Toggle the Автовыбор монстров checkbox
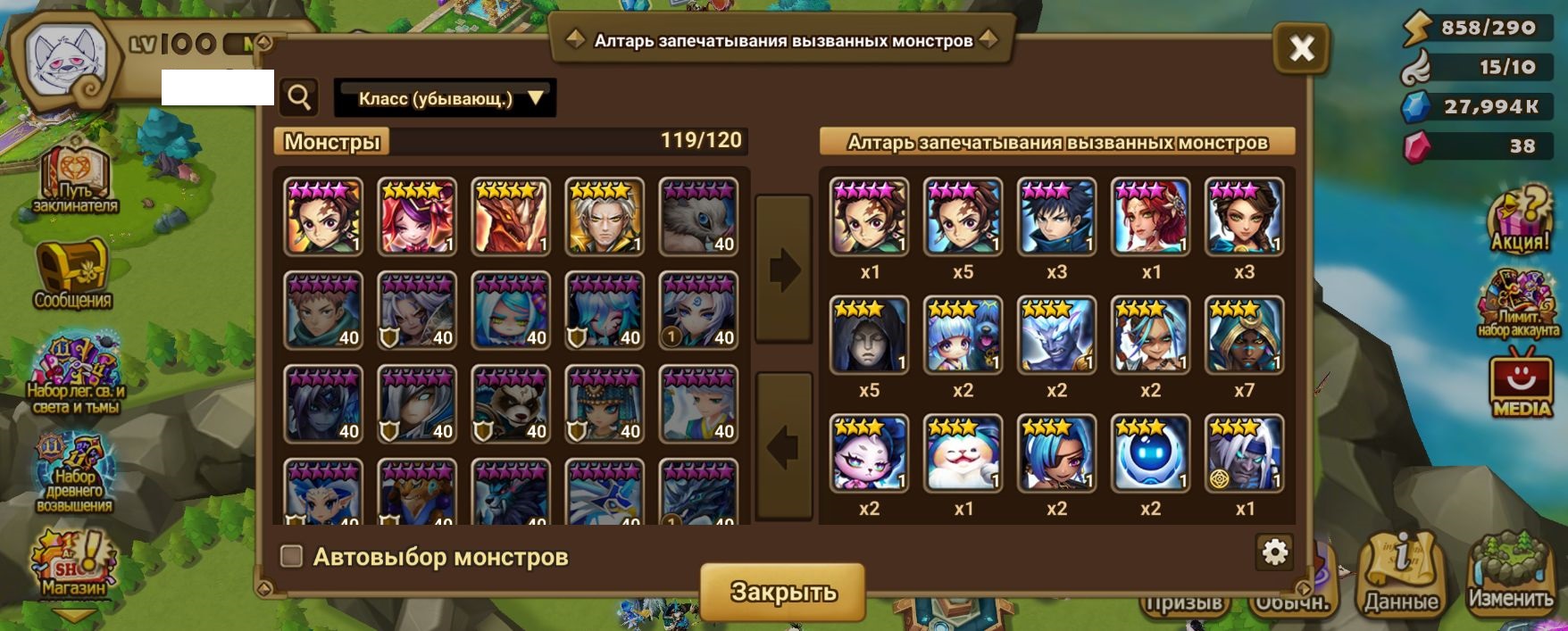1568x631 pixels. click(292, 557)
